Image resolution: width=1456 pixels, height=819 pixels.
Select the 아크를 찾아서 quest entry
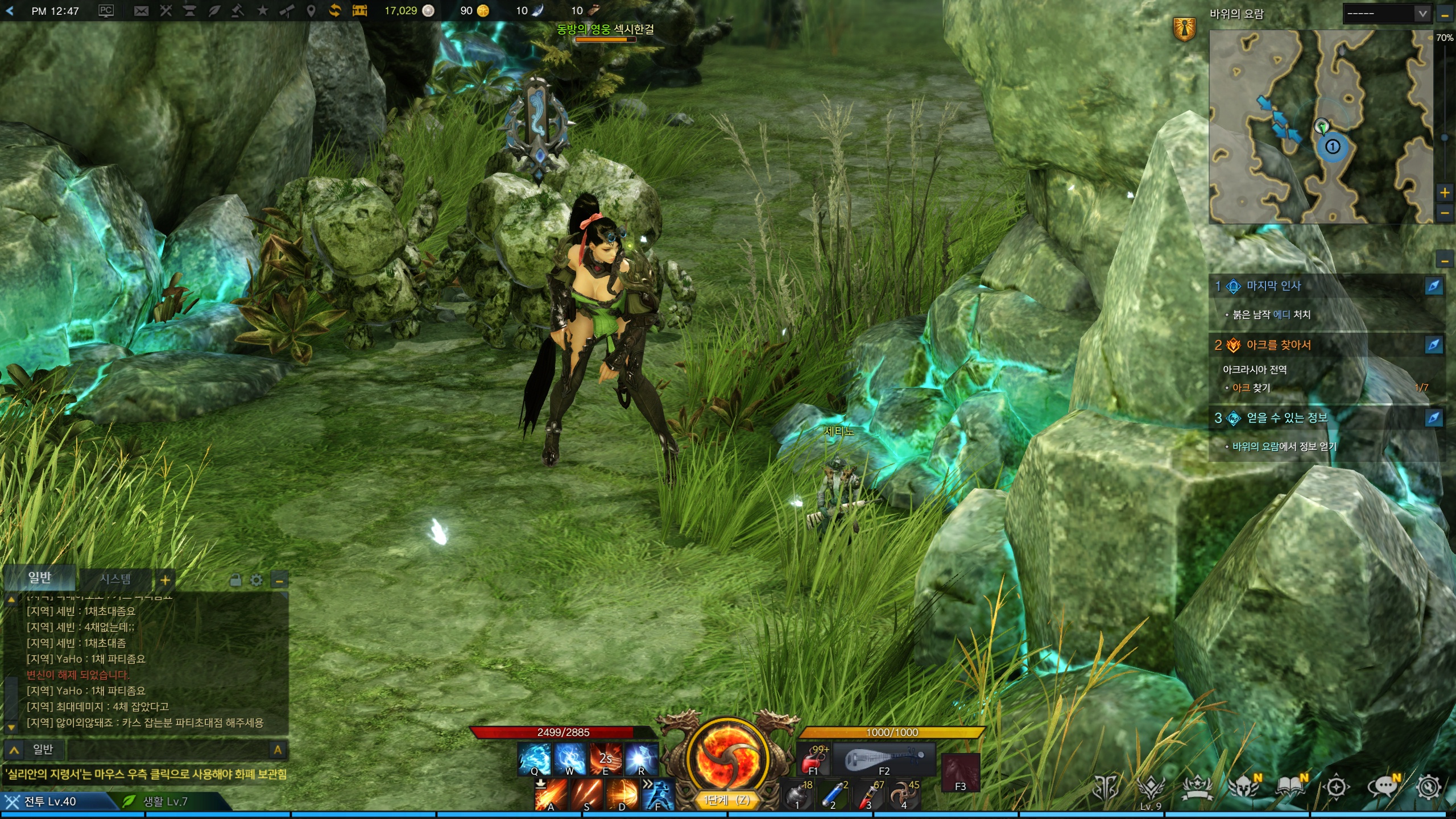pyautogui.click(x=1279, y=345)
